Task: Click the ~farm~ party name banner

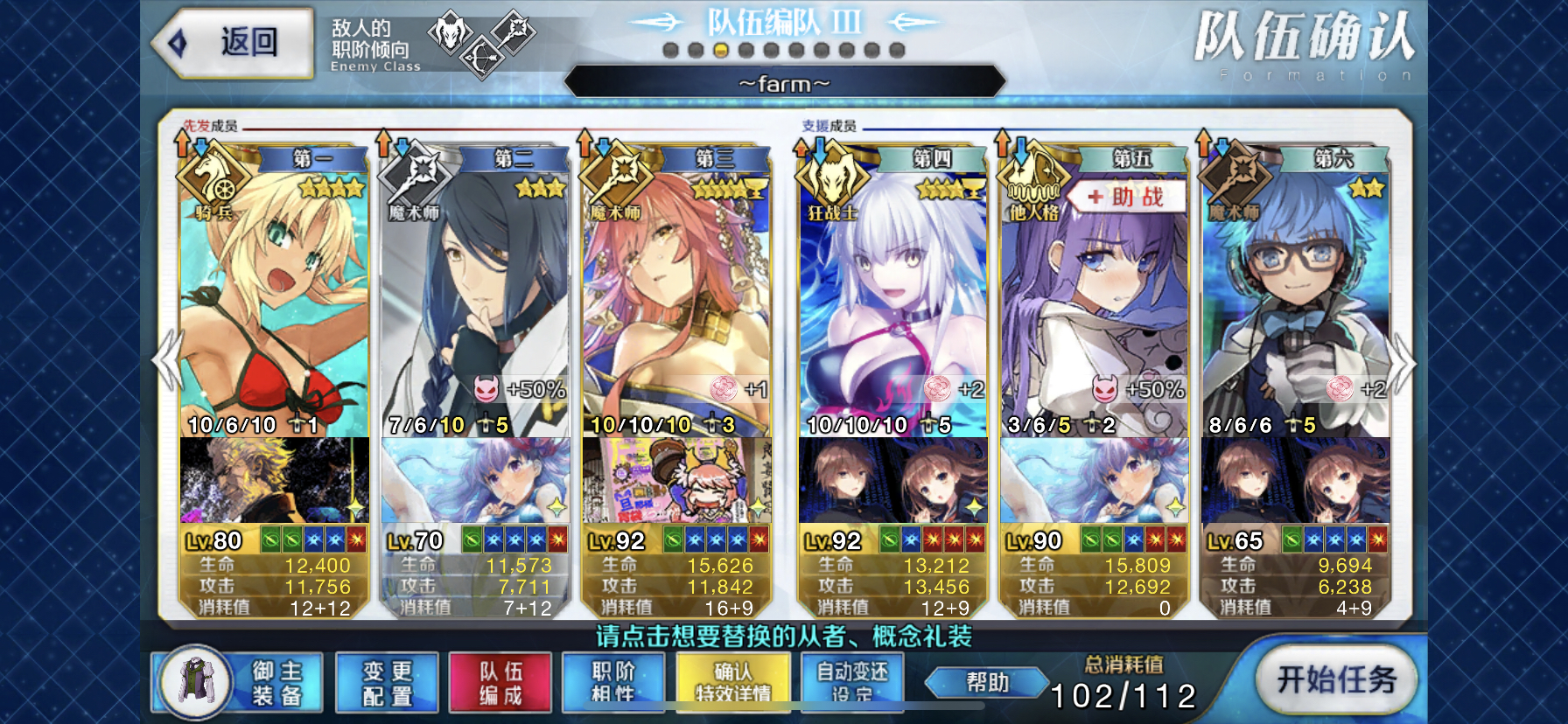Action: click(x=784, y=83)
